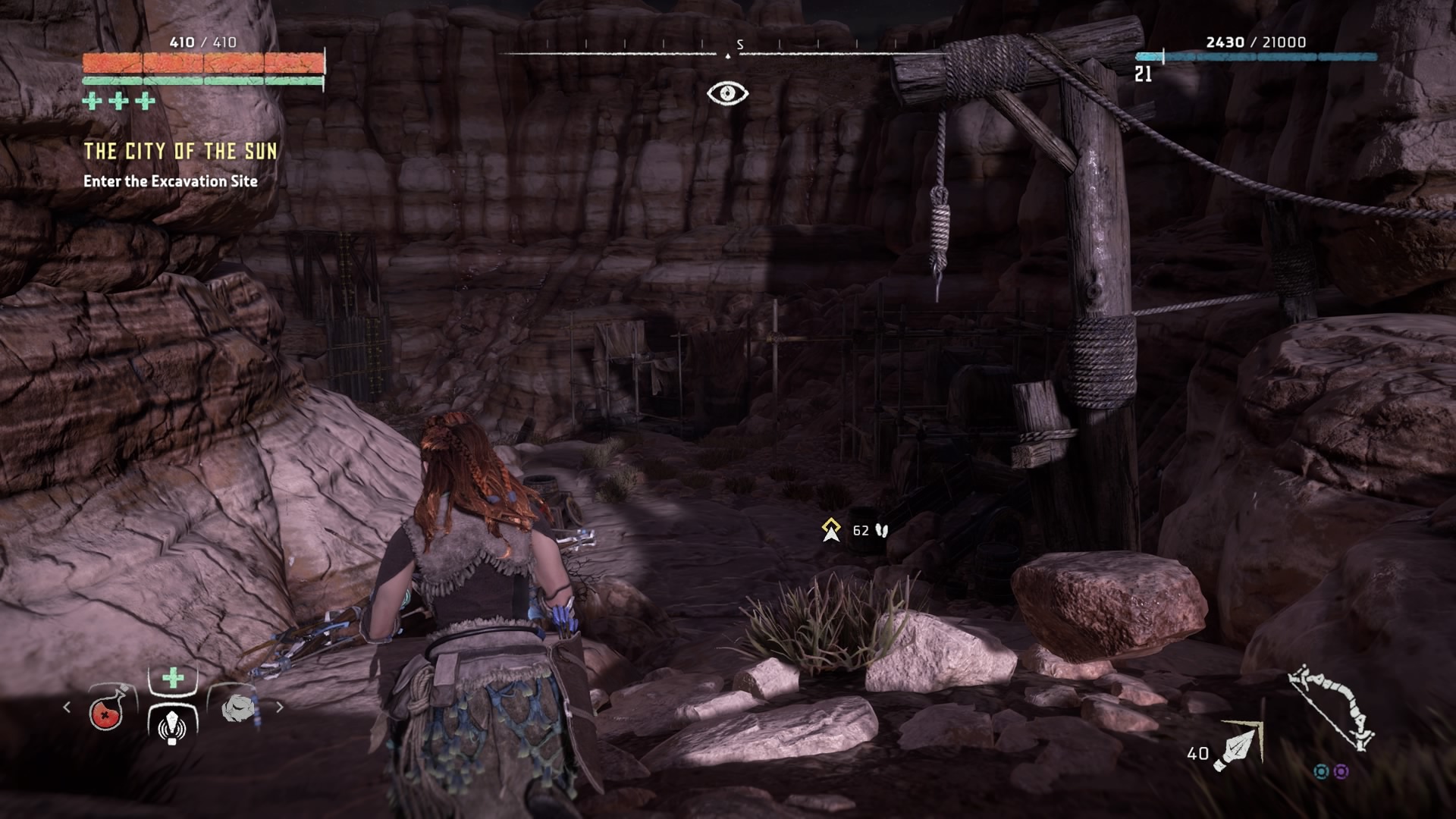Click the stealth eye visibility indicator

tap(727, 93)
